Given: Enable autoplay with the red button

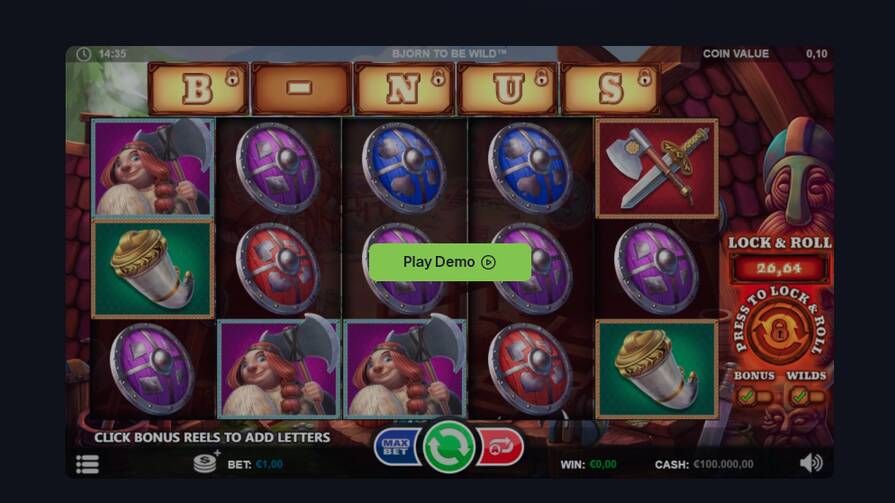Looking at the screenshot, I should coord(500,447).
